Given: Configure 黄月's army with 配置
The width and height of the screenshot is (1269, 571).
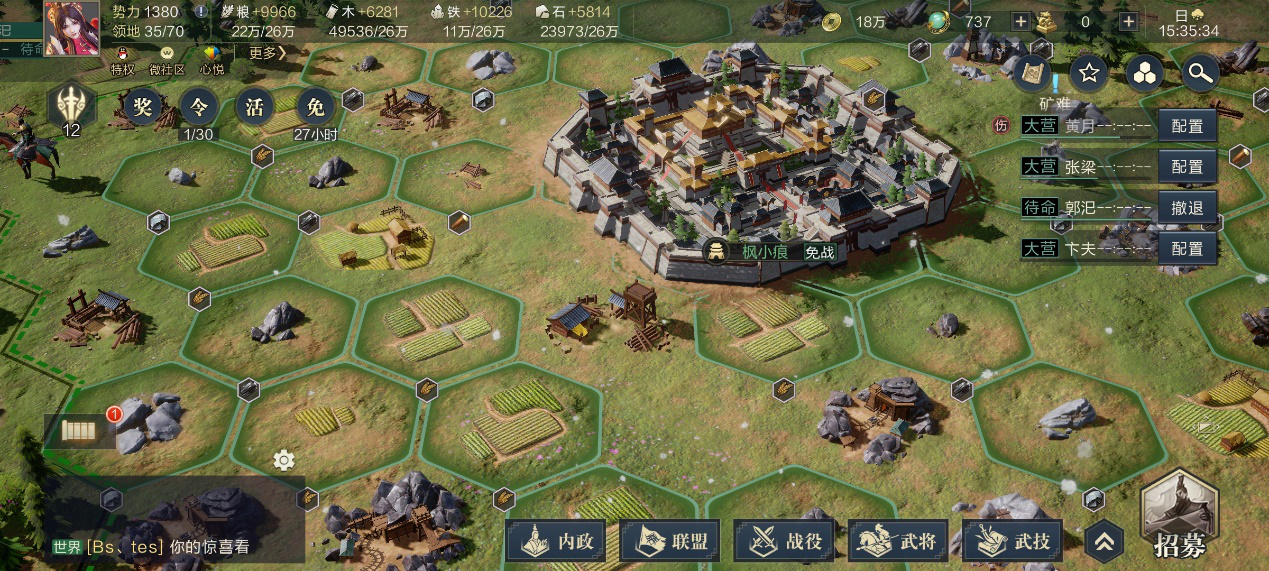Looking at the screenshot, I should pos(1188,127).
